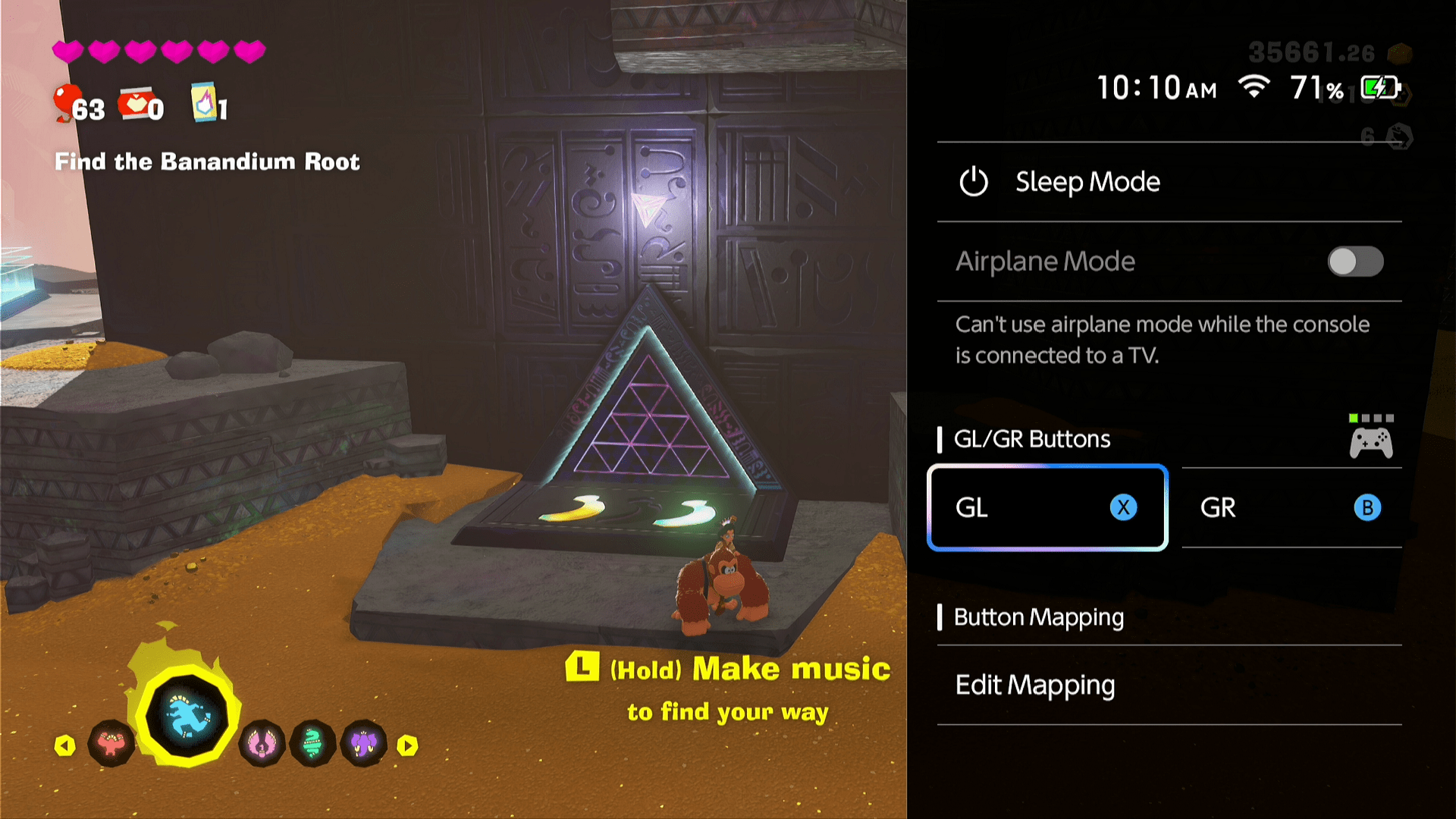Viewport: 1456px width, 819px height.
Task: Choose the pink Ostrich Bananza transformation icon
Action: click(262, 745)
